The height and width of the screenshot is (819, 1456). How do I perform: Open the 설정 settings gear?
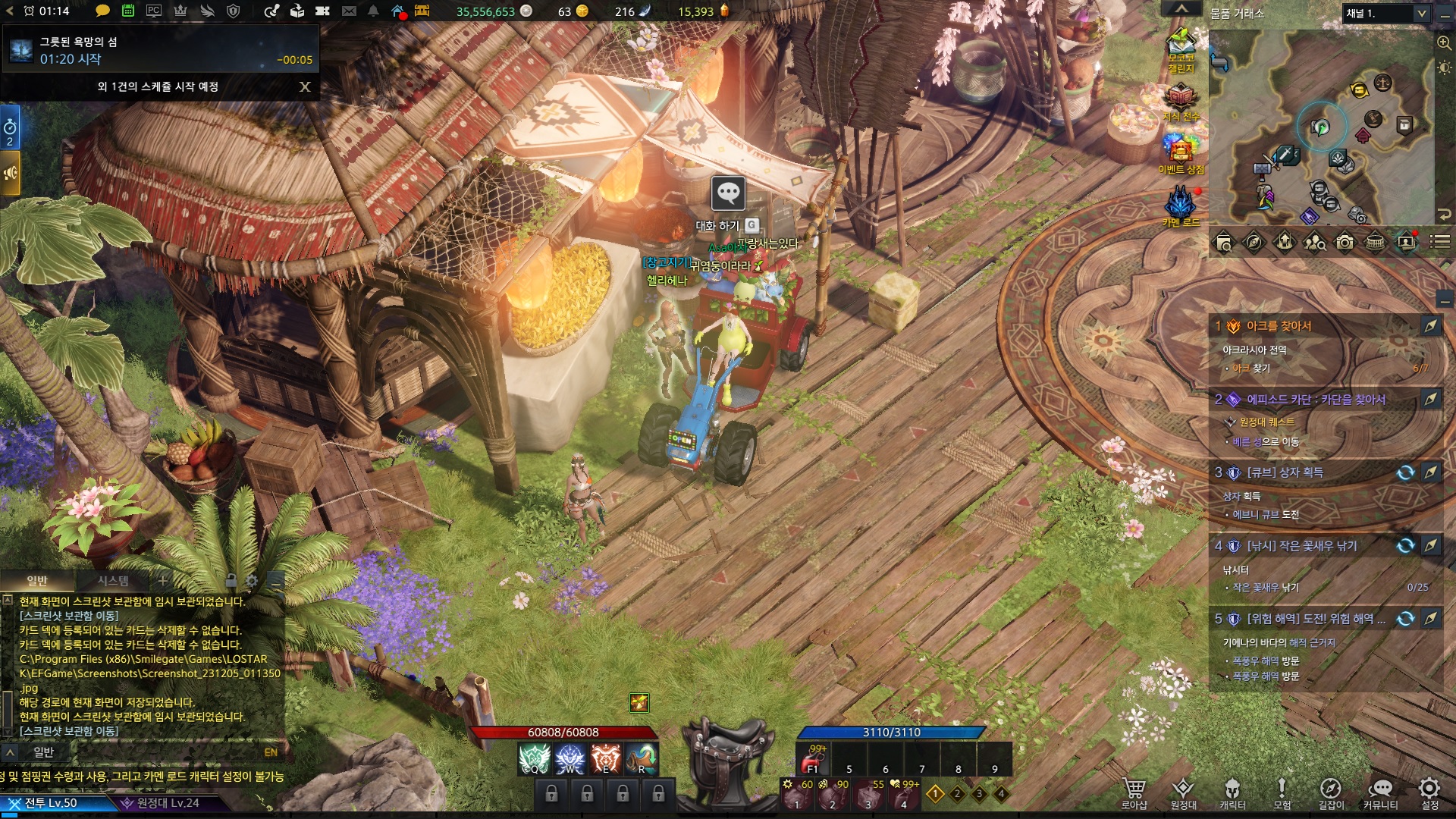point(1429,791)
